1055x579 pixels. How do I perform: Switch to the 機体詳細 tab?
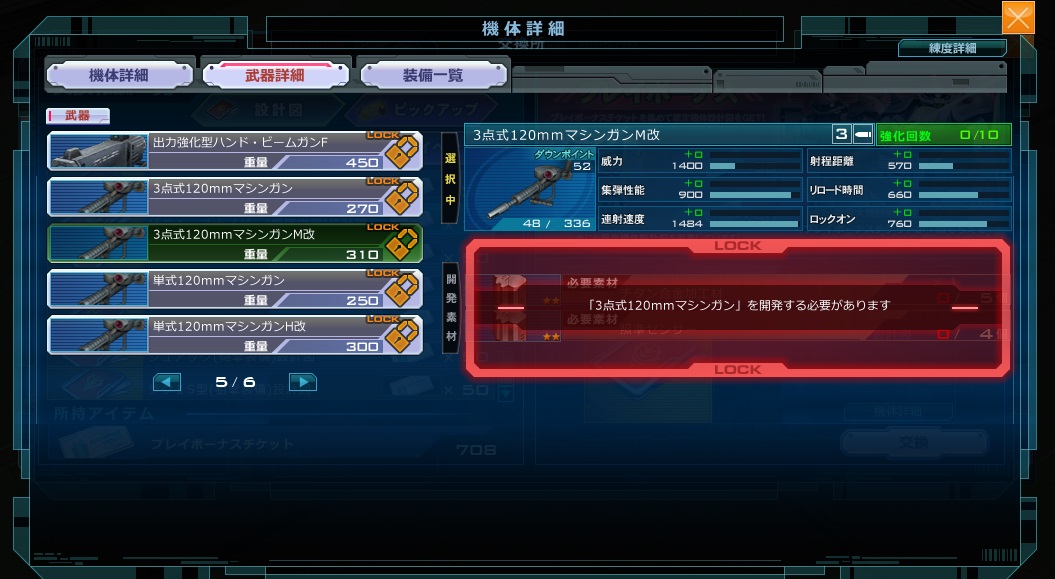pos(119,75)
